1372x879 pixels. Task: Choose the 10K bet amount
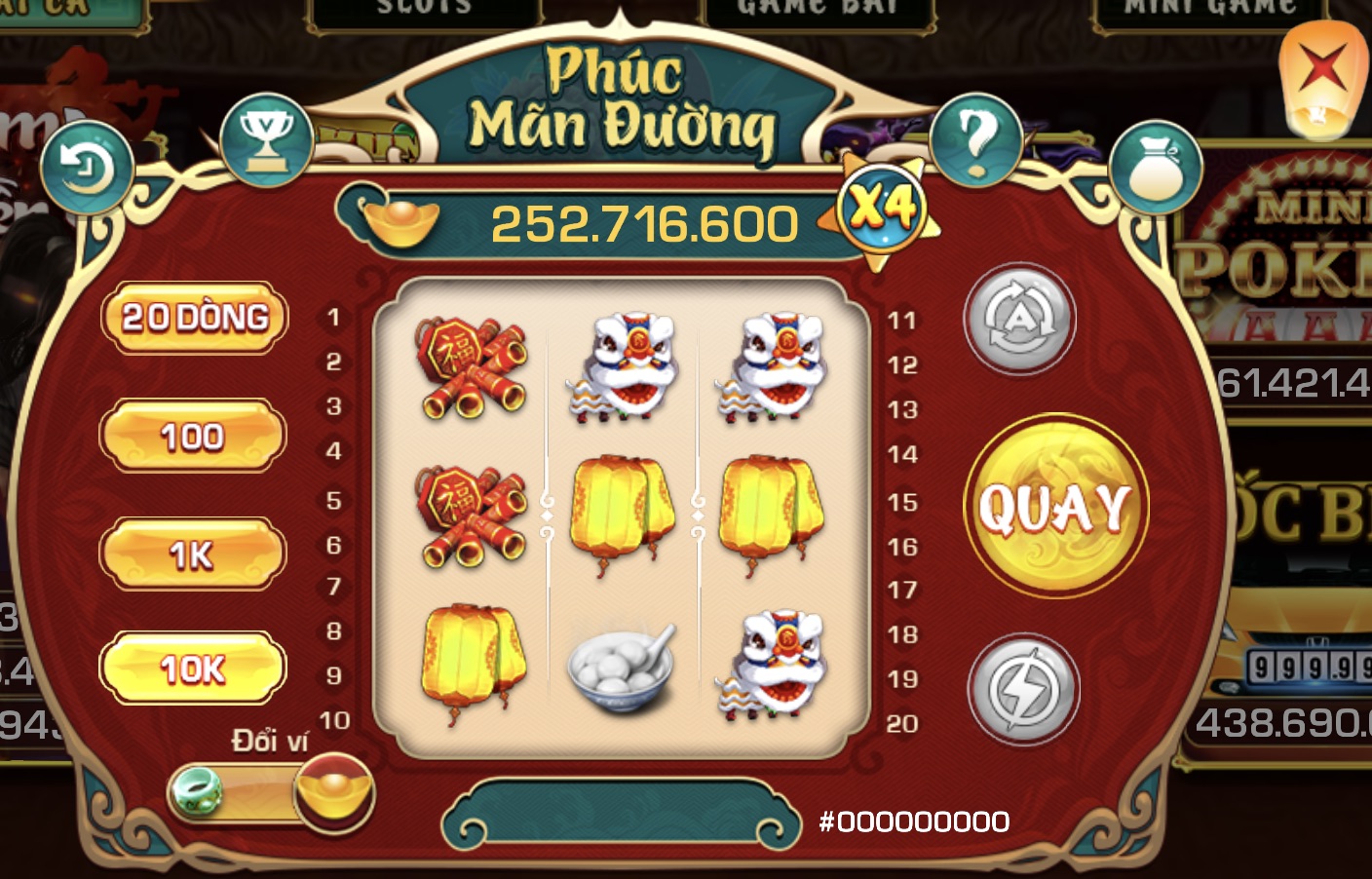(x=193, y=669)
